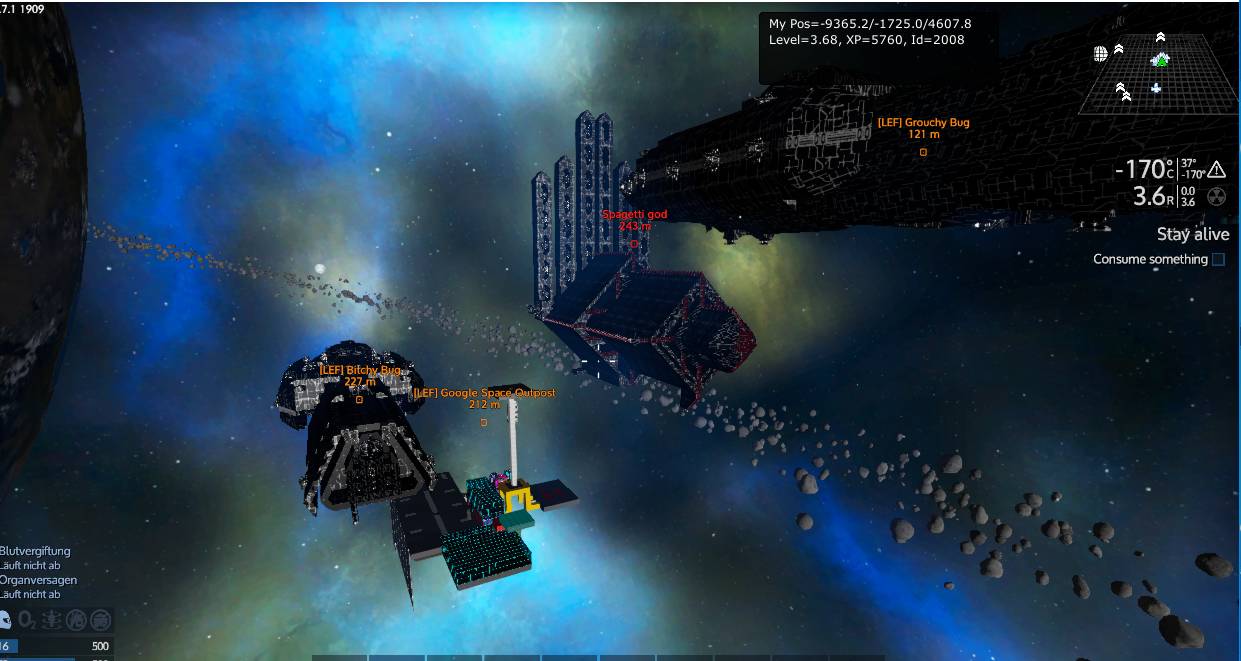Screen dimensions: 1241x661
Task: Select the Google Space Outpost waypoint marker
Action: [x=484, y=422]
